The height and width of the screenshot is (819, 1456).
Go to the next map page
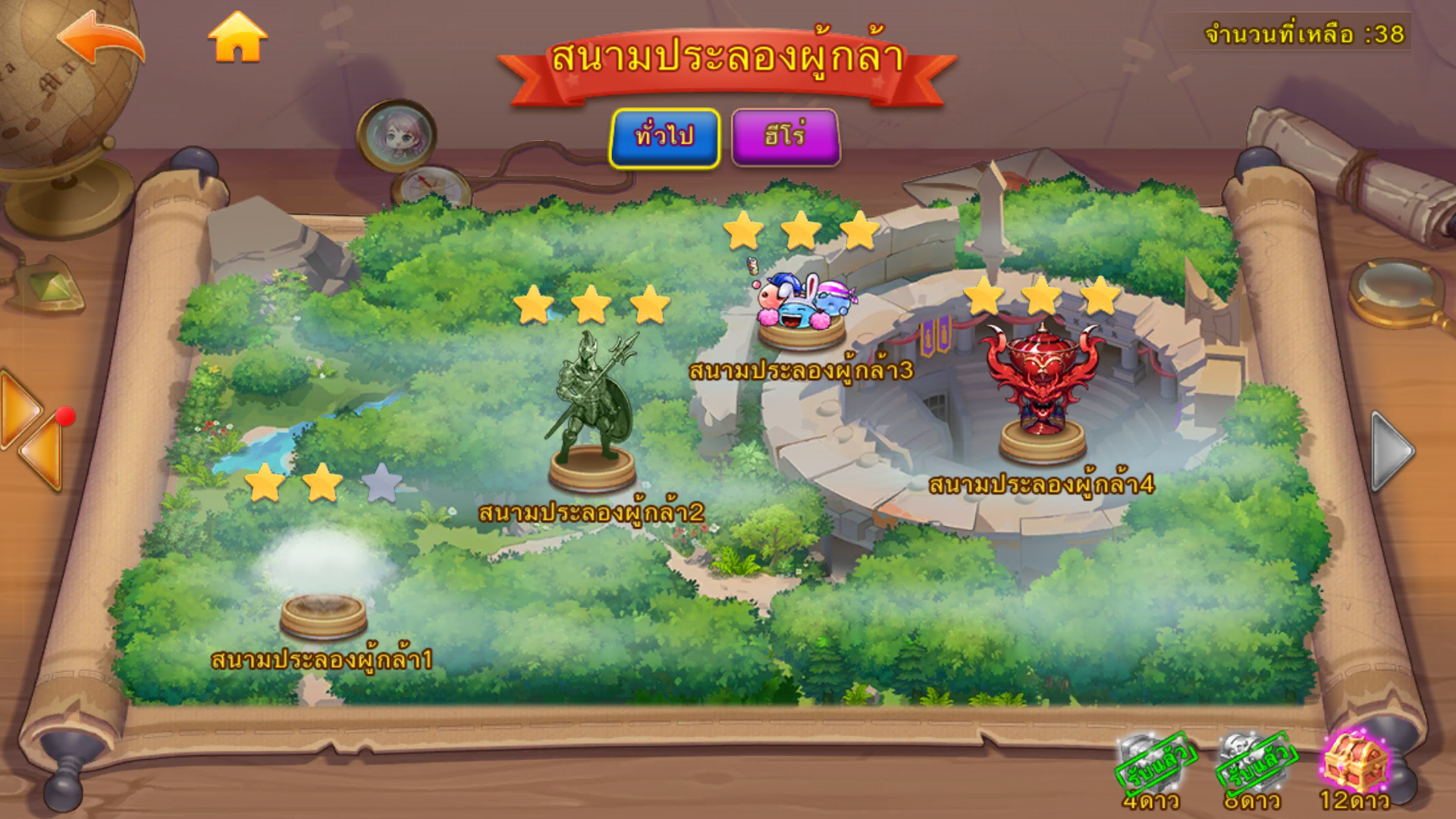point(1393,450)
